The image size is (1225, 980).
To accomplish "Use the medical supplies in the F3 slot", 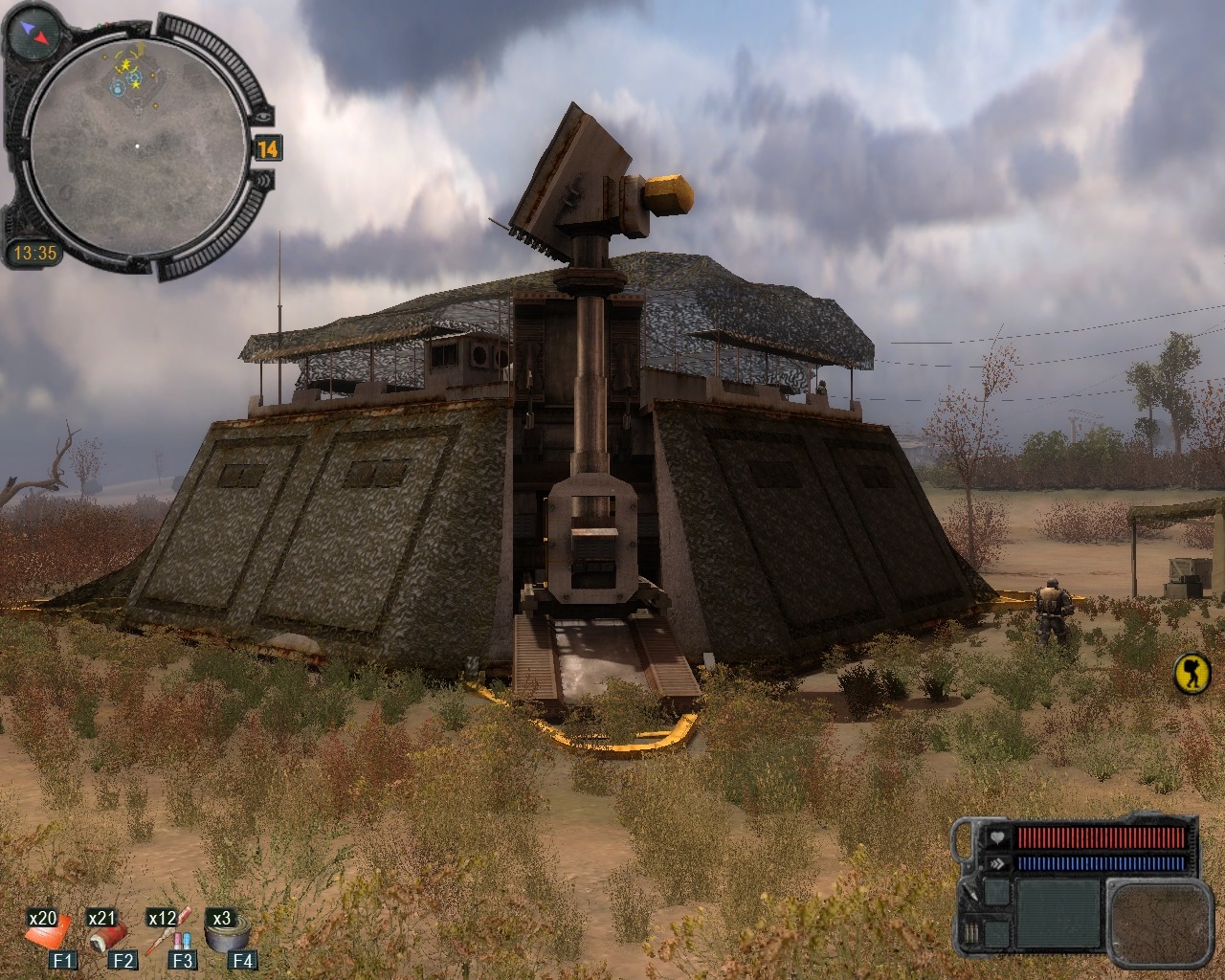I will point(170,934).
